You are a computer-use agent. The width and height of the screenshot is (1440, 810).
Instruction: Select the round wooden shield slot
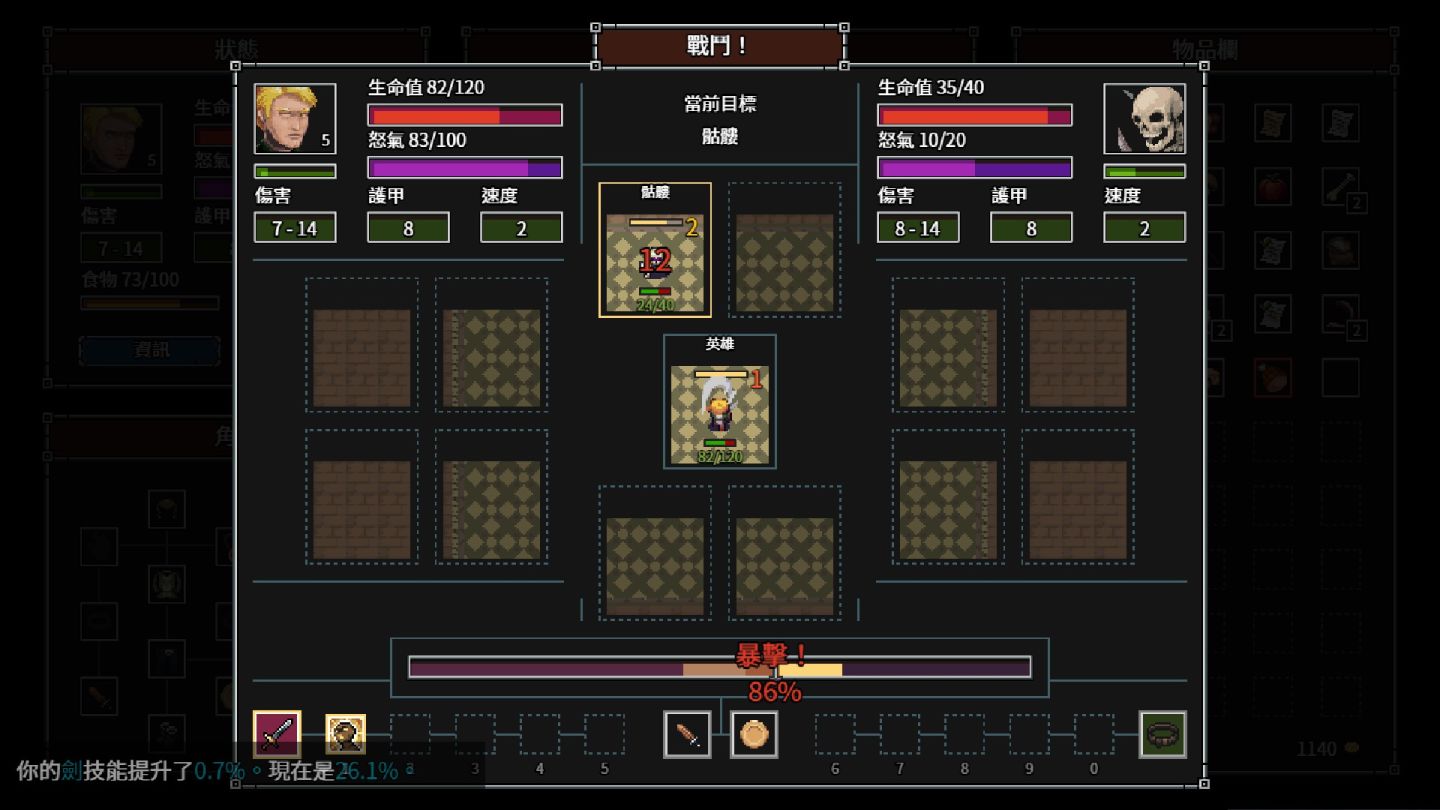pos(754,735)
